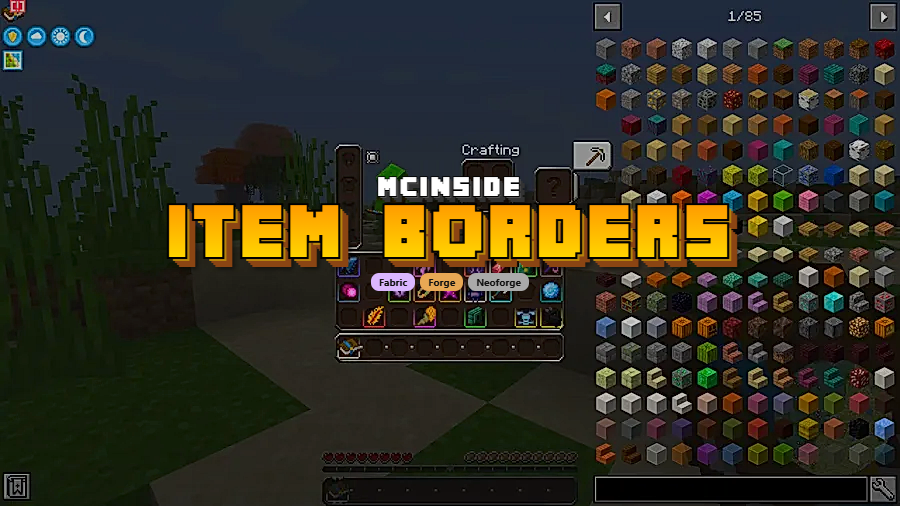Open the map picture icon

point(13,61)
